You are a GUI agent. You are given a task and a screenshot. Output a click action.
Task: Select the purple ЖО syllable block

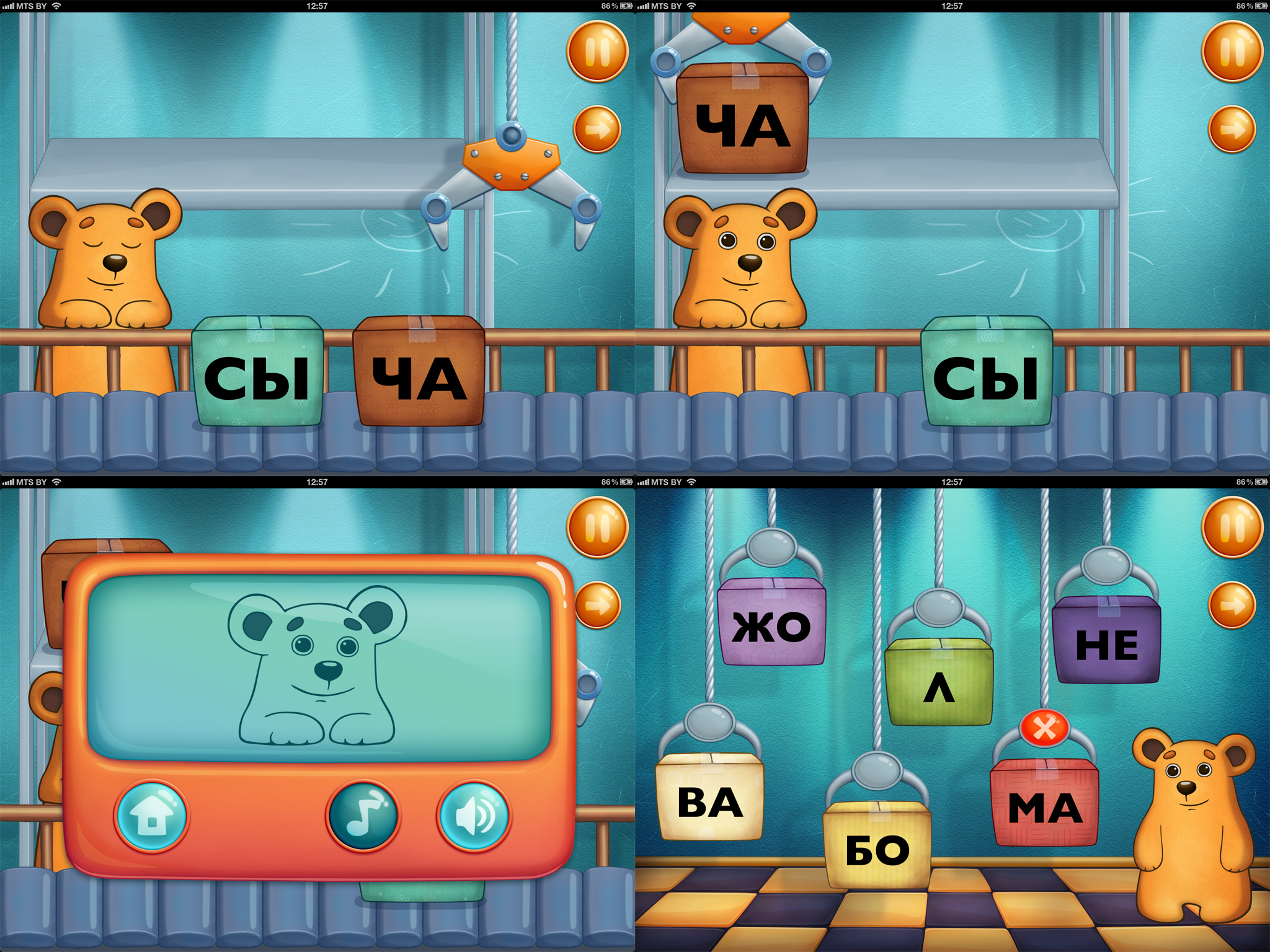pyautogui.click(x=771, y=623)
